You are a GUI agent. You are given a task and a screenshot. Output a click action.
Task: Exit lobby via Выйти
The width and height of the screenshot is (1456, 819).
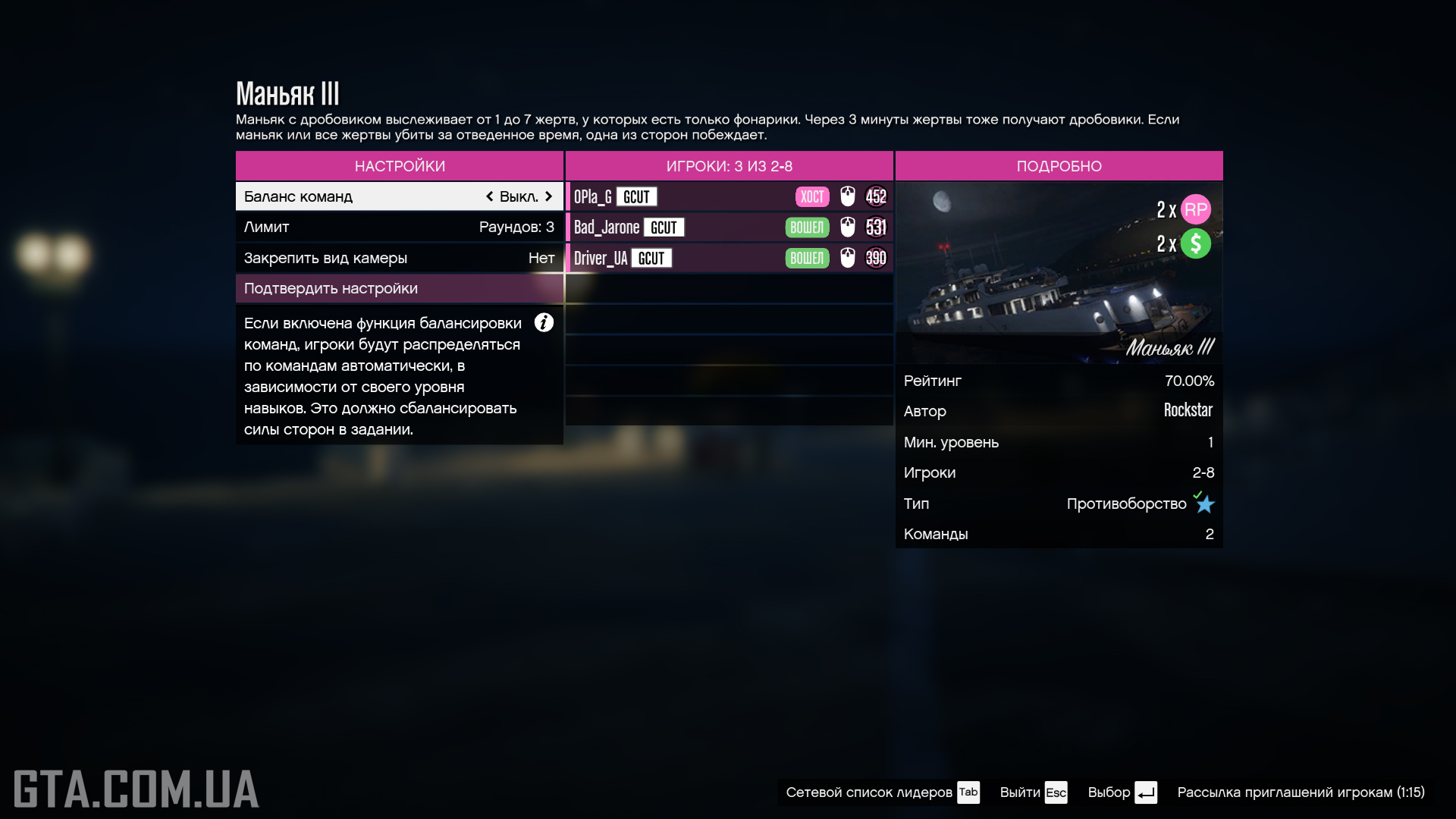click(x=1033, y=792)
